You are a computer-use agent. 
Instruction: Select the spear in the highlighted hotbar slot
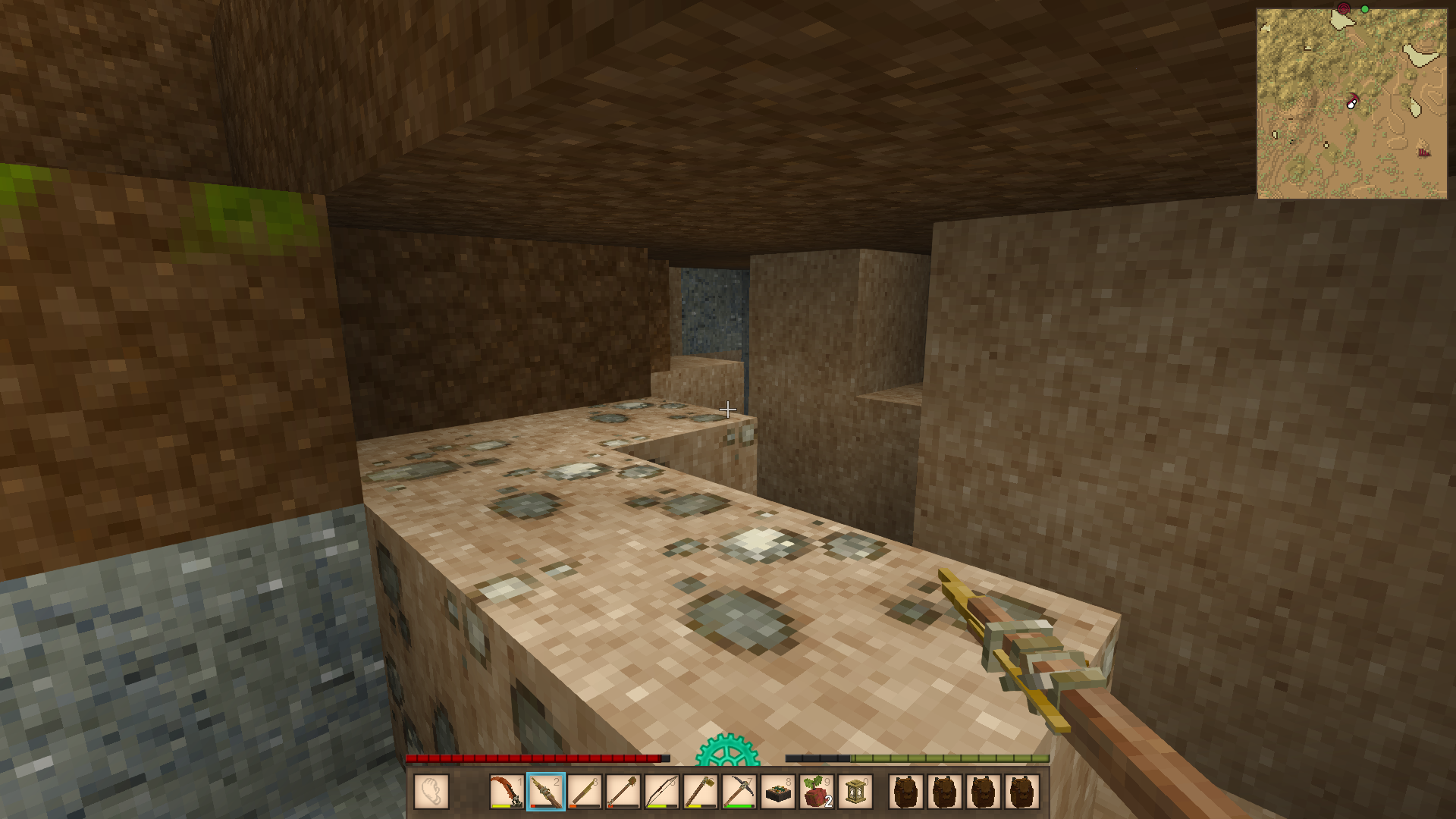545,792
